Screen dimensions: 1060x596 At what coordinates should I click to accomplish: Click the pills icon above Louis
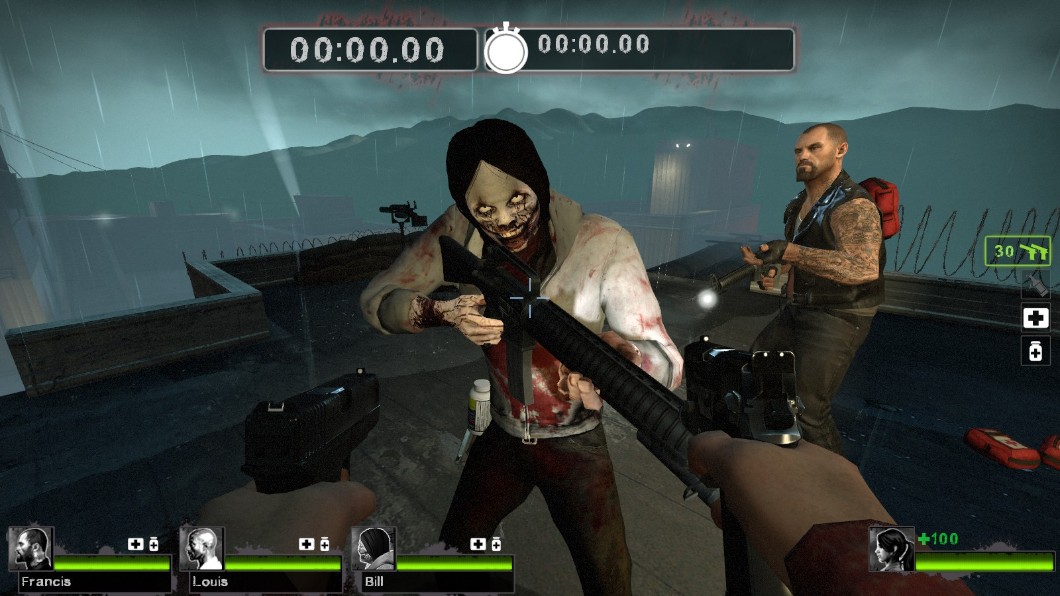point(324,544)
